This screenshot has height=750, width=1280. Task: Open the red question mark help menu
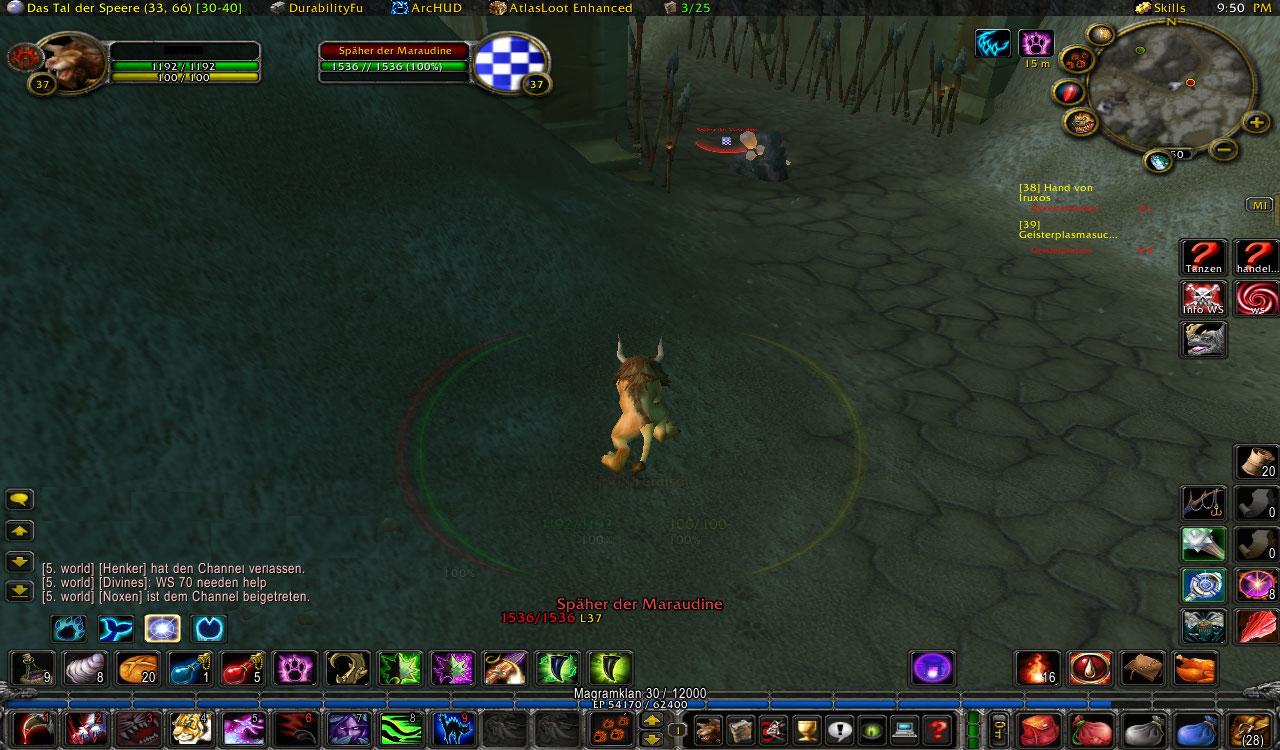937,729
